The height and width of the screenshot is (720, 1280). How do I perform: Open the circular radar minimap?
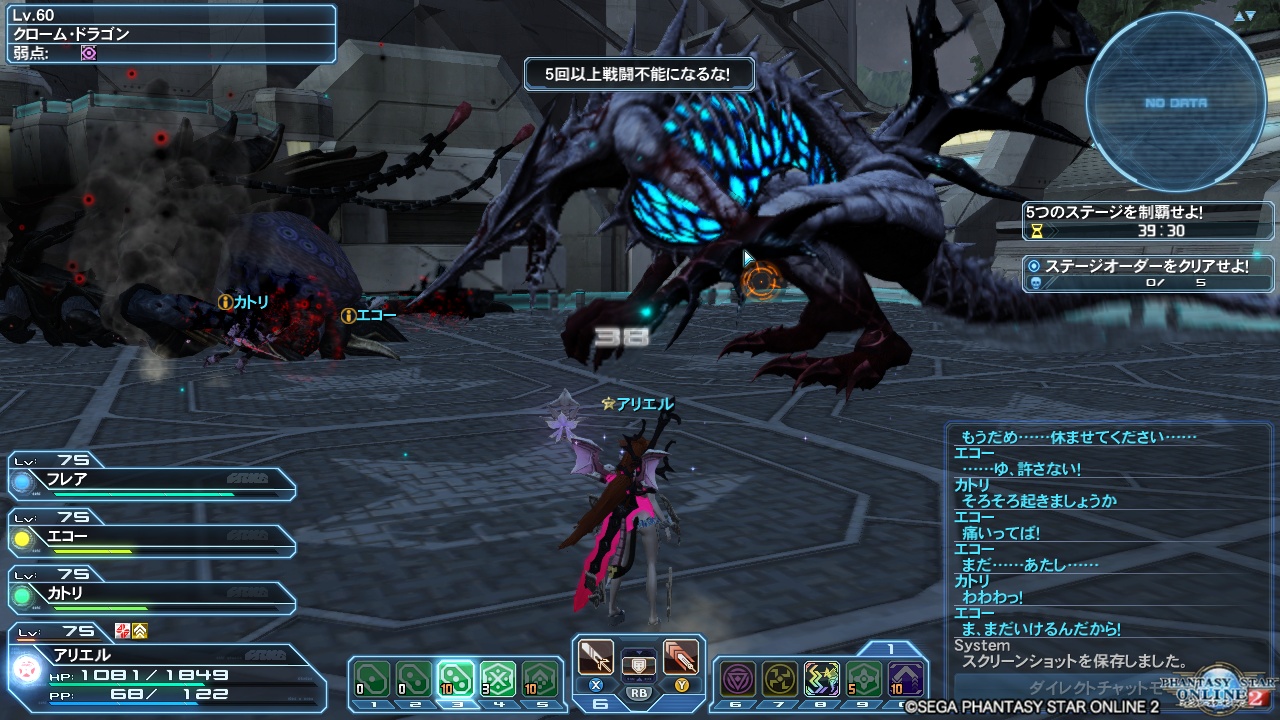point(1175,103)
